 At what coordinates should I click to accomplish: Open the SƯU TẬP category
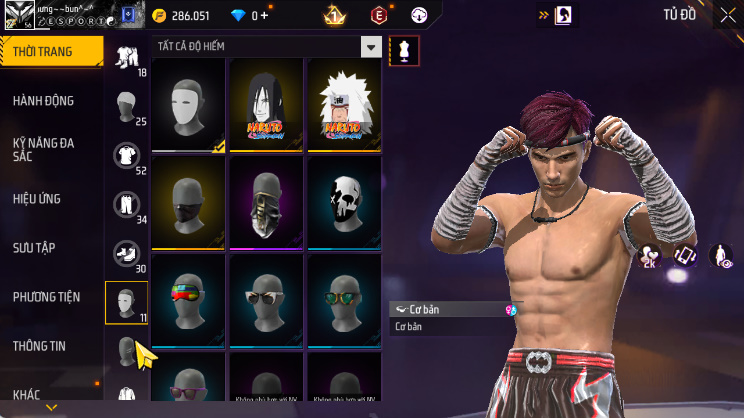[x=34, y=247]
